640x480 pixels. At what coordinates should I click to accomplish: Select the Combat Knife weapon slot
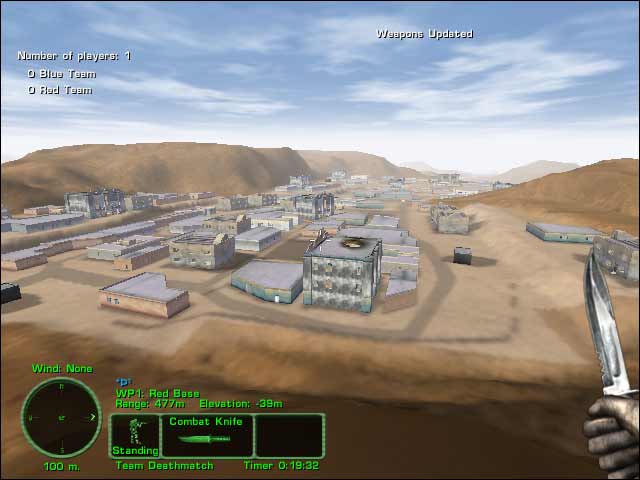207,436
